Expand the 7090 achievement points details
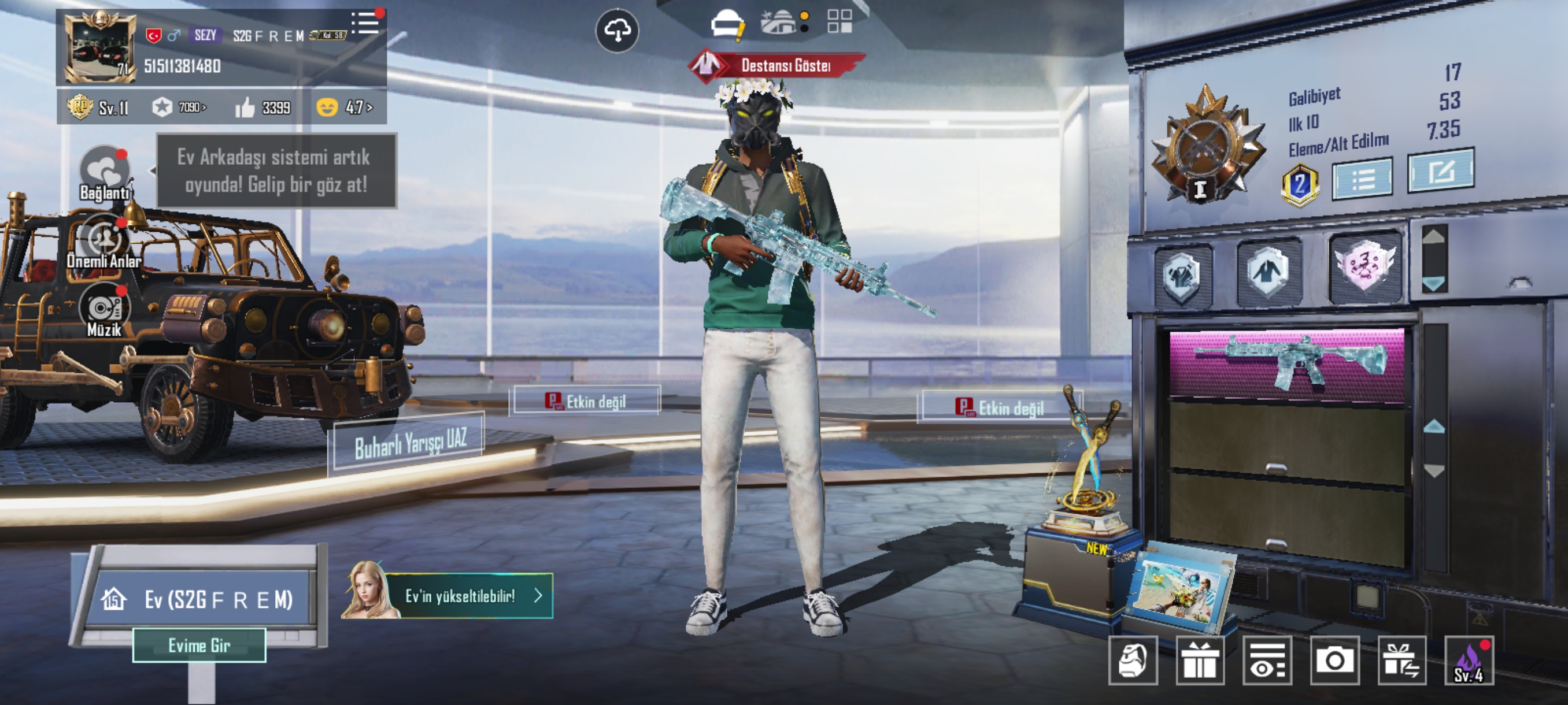This screenshot has height=705, width=1568. click(188, 108)
